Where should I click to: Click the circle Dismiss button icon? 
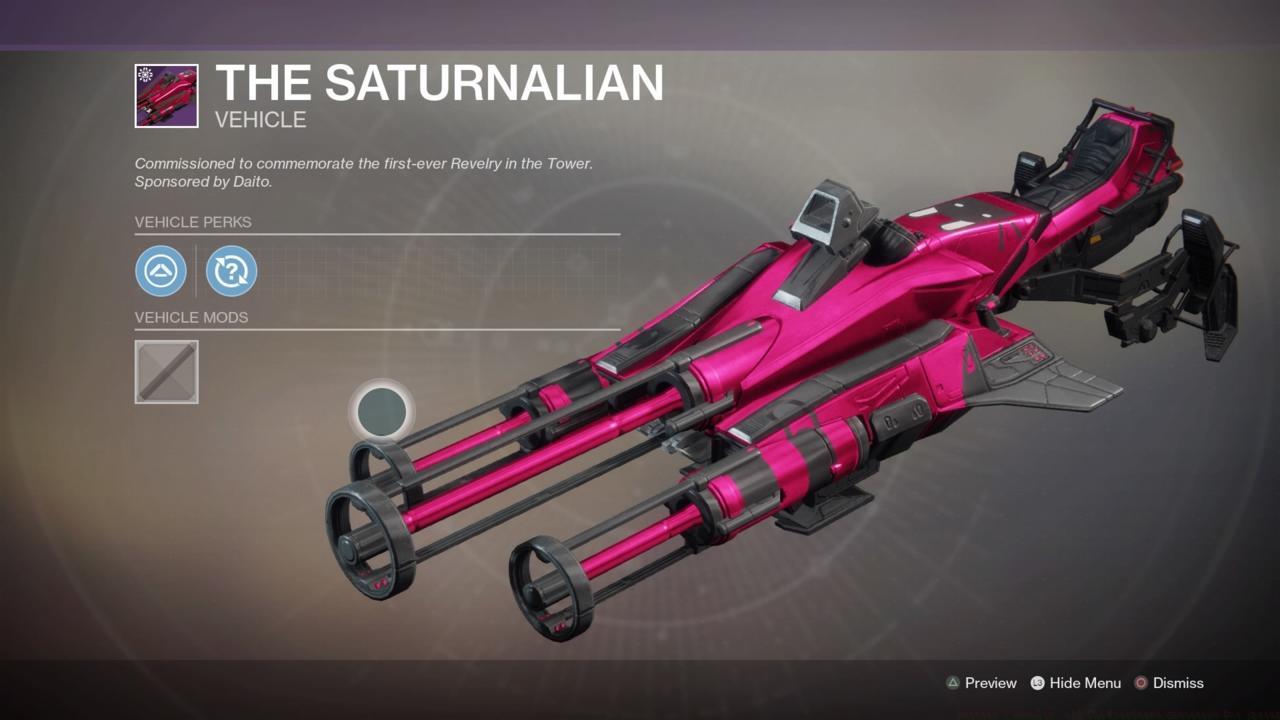pos(1141,683)
